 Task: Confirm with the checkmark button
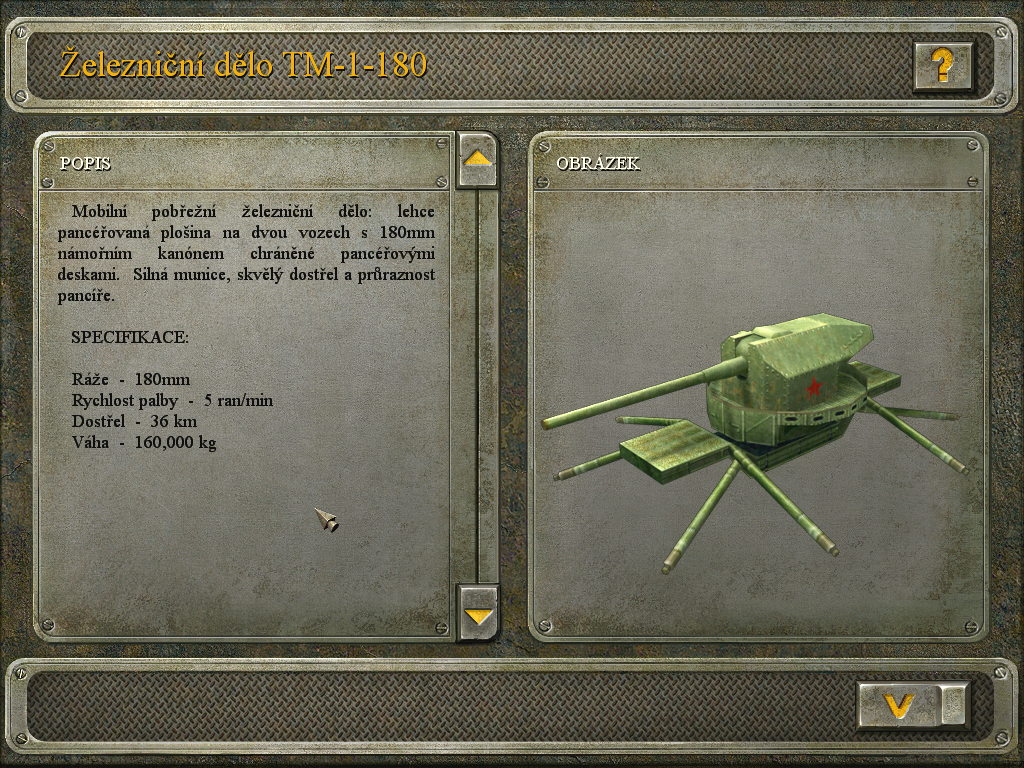900,705
